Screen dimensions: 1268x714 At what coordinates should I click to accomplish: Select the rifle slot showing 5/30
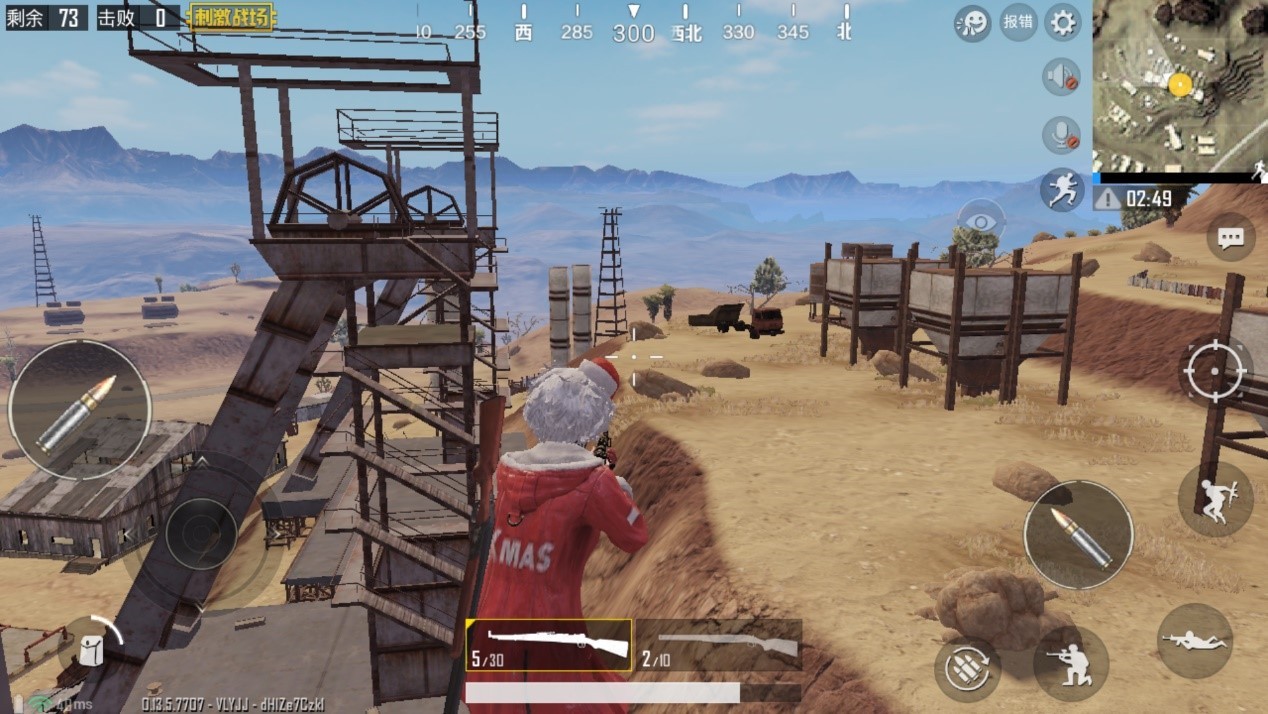click(549, 645)
